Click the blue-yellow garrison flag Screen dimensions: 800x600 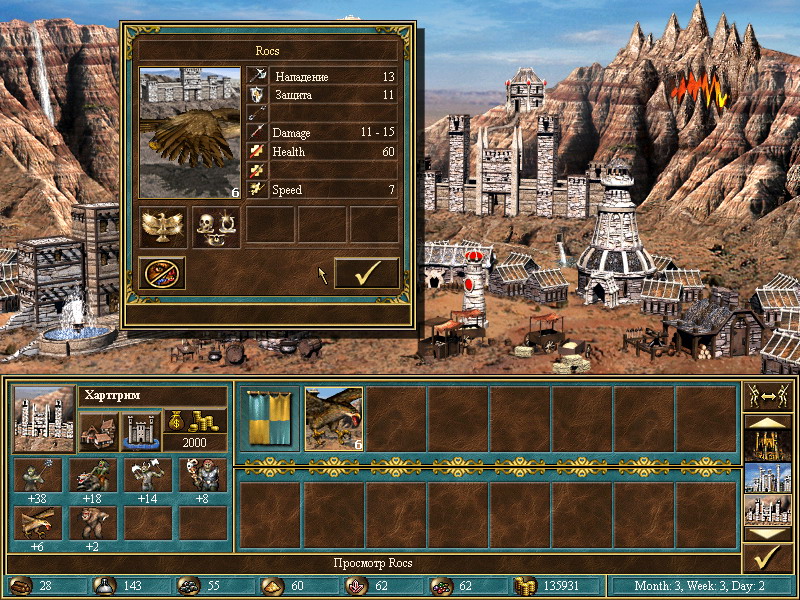pos(272,418)
